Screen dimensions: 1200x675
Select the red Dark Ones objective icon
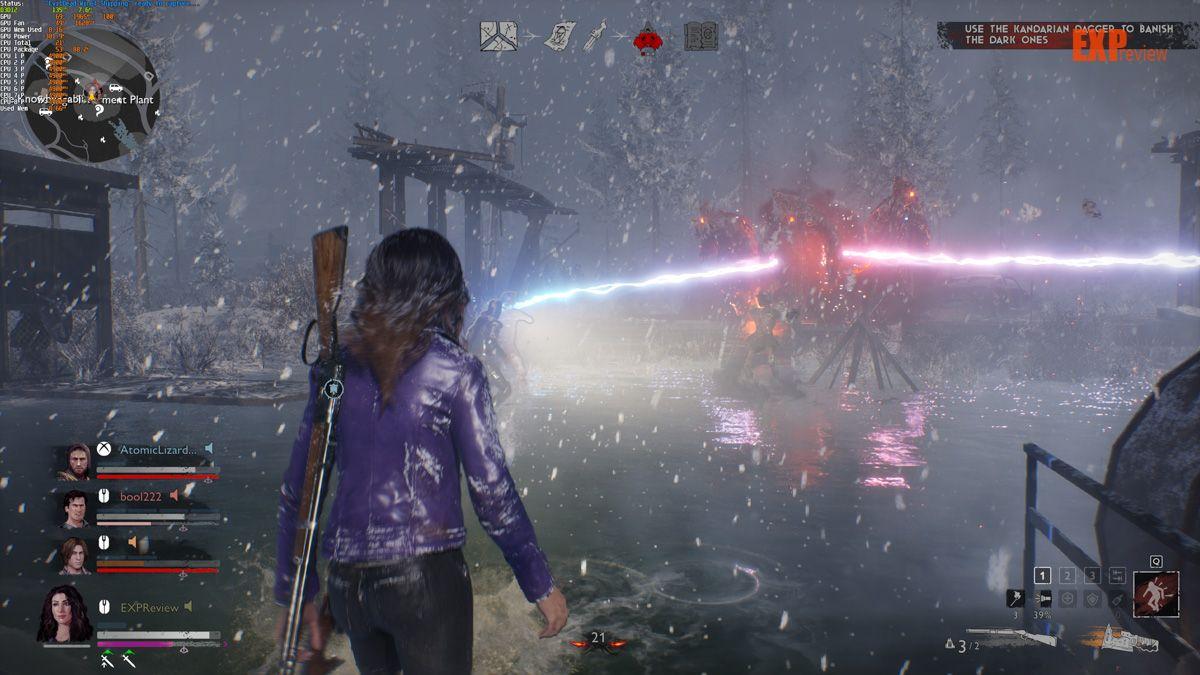click(x=650, y=38)
